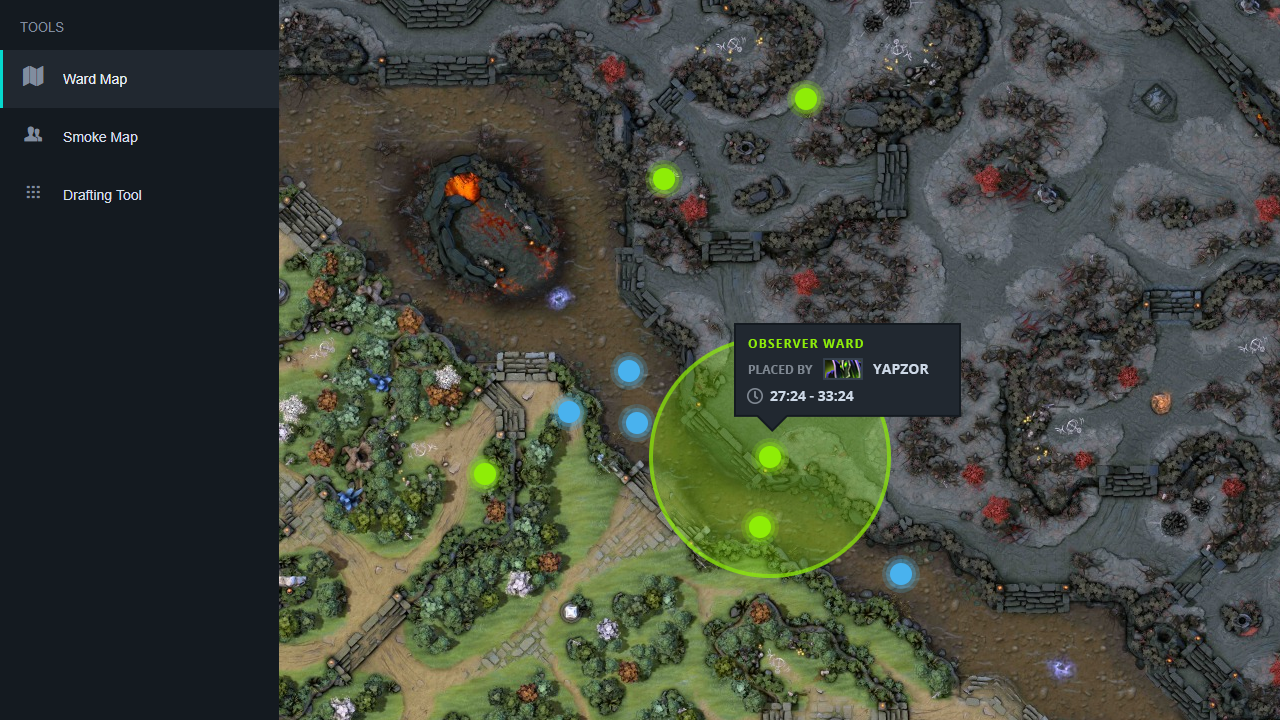Open the Ward Map tool
Viewport: 1280px width, 720px height.
pyautogui.click(x=94, y=79)
